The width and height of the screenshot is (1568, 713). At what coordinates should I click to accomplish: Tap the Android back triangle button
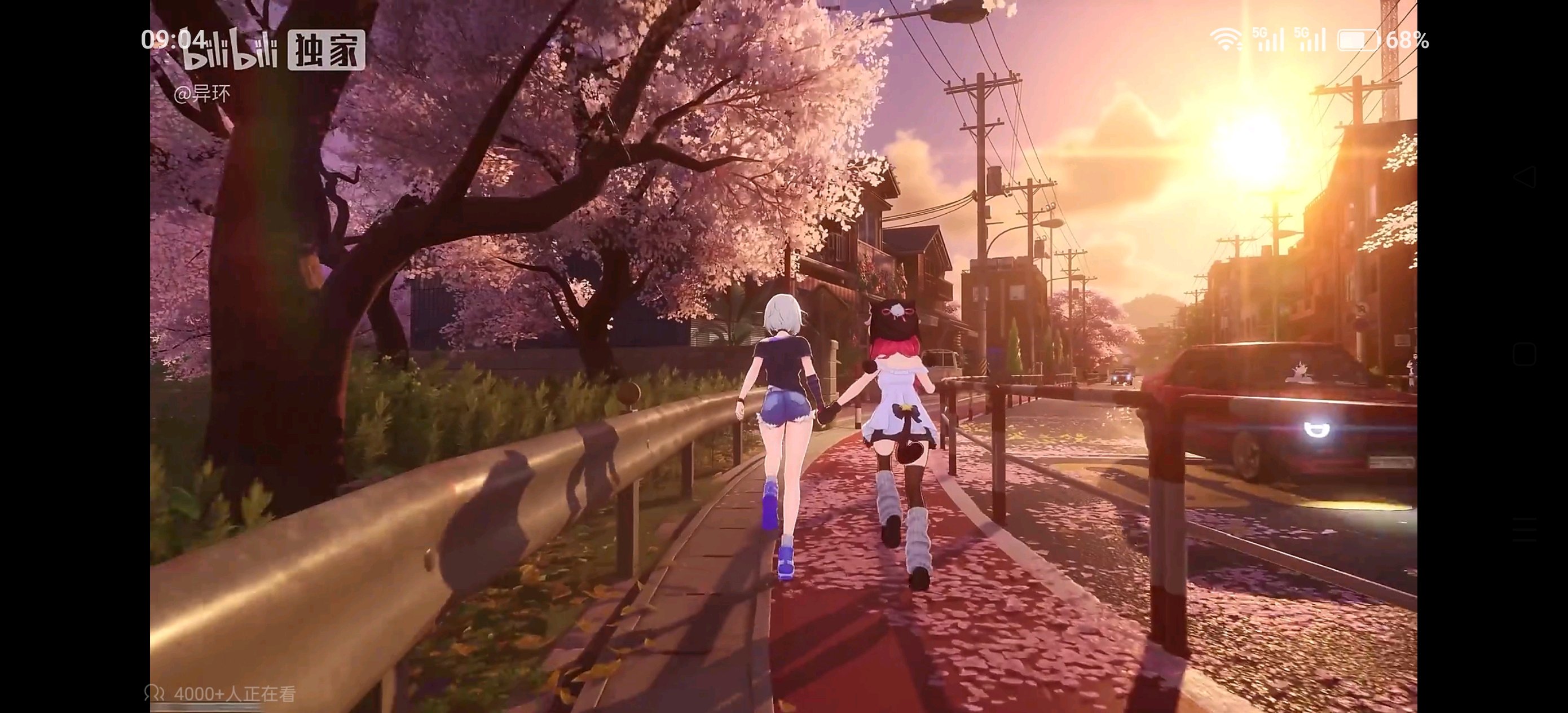(1523, 177)
